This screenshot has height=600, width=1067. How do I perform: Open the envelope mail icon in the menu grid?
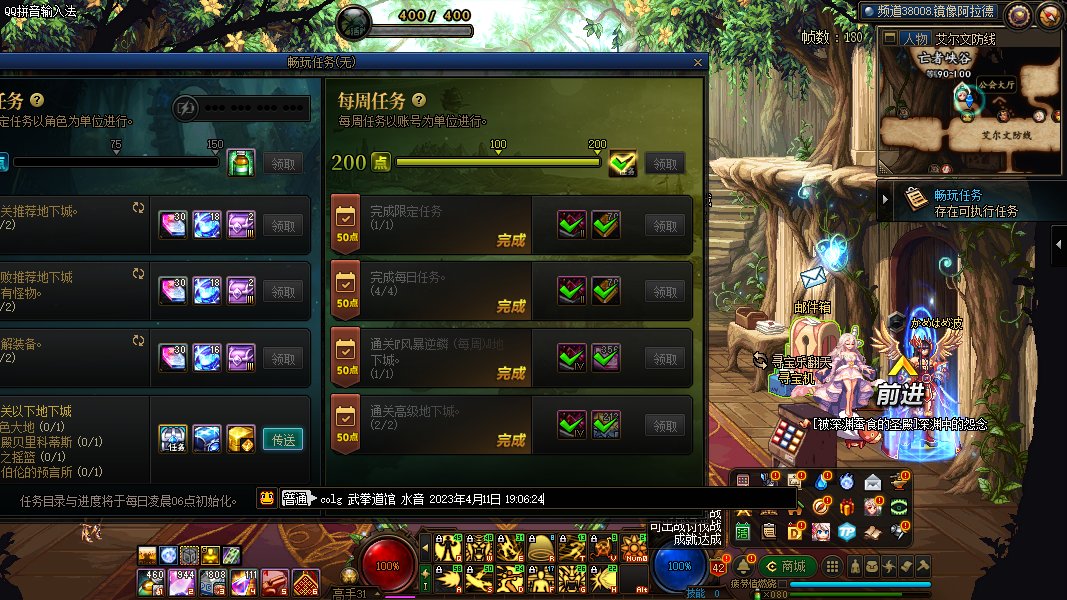pos(872,482)
